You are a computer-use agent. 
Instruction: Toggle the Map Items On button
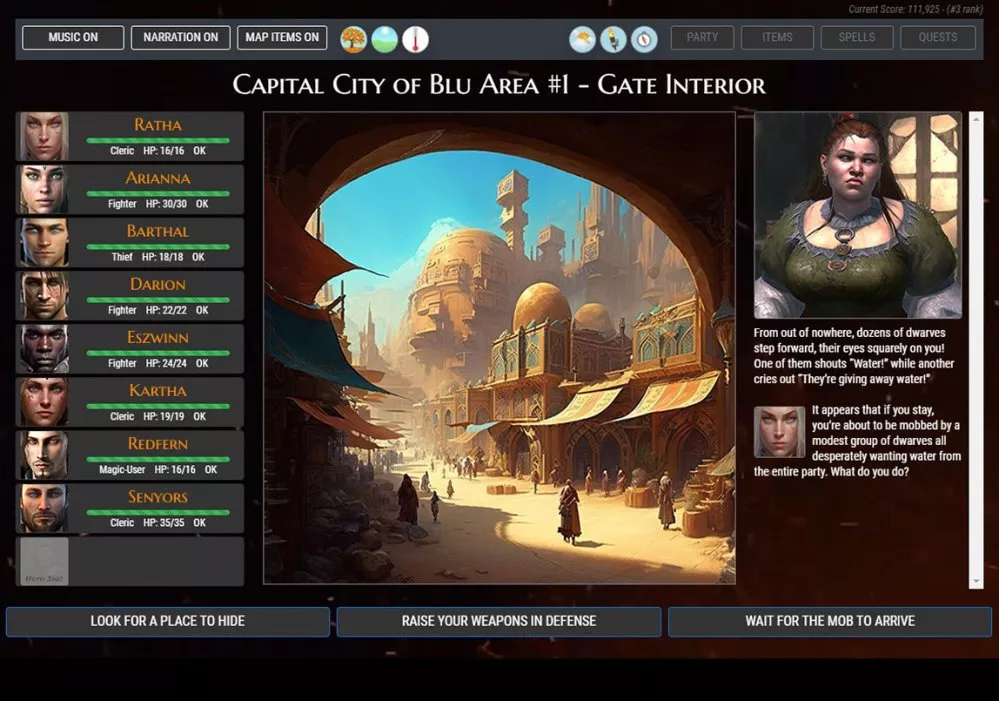(282, 38)
